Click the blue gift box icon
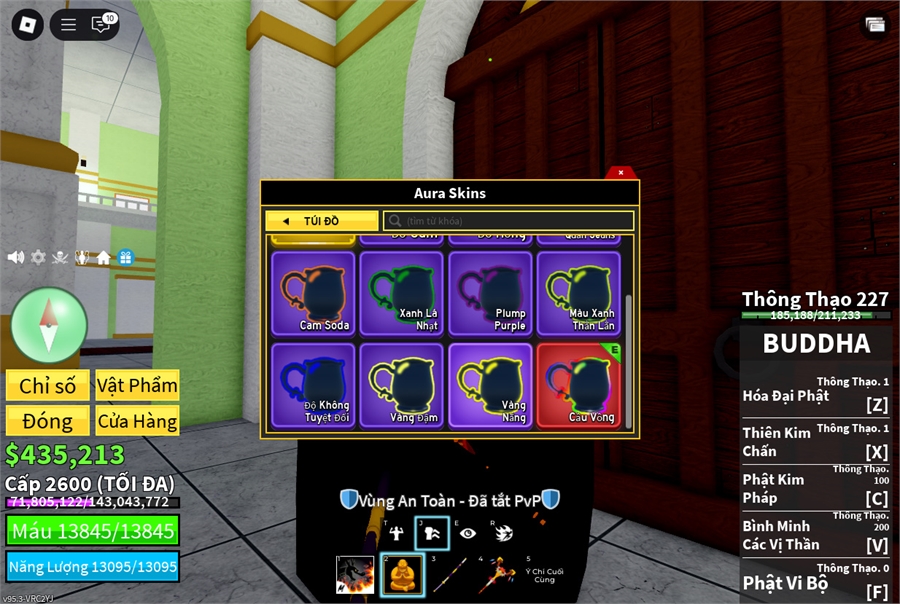900x604 pixels. pyautogui.click(x=125, y=257)
